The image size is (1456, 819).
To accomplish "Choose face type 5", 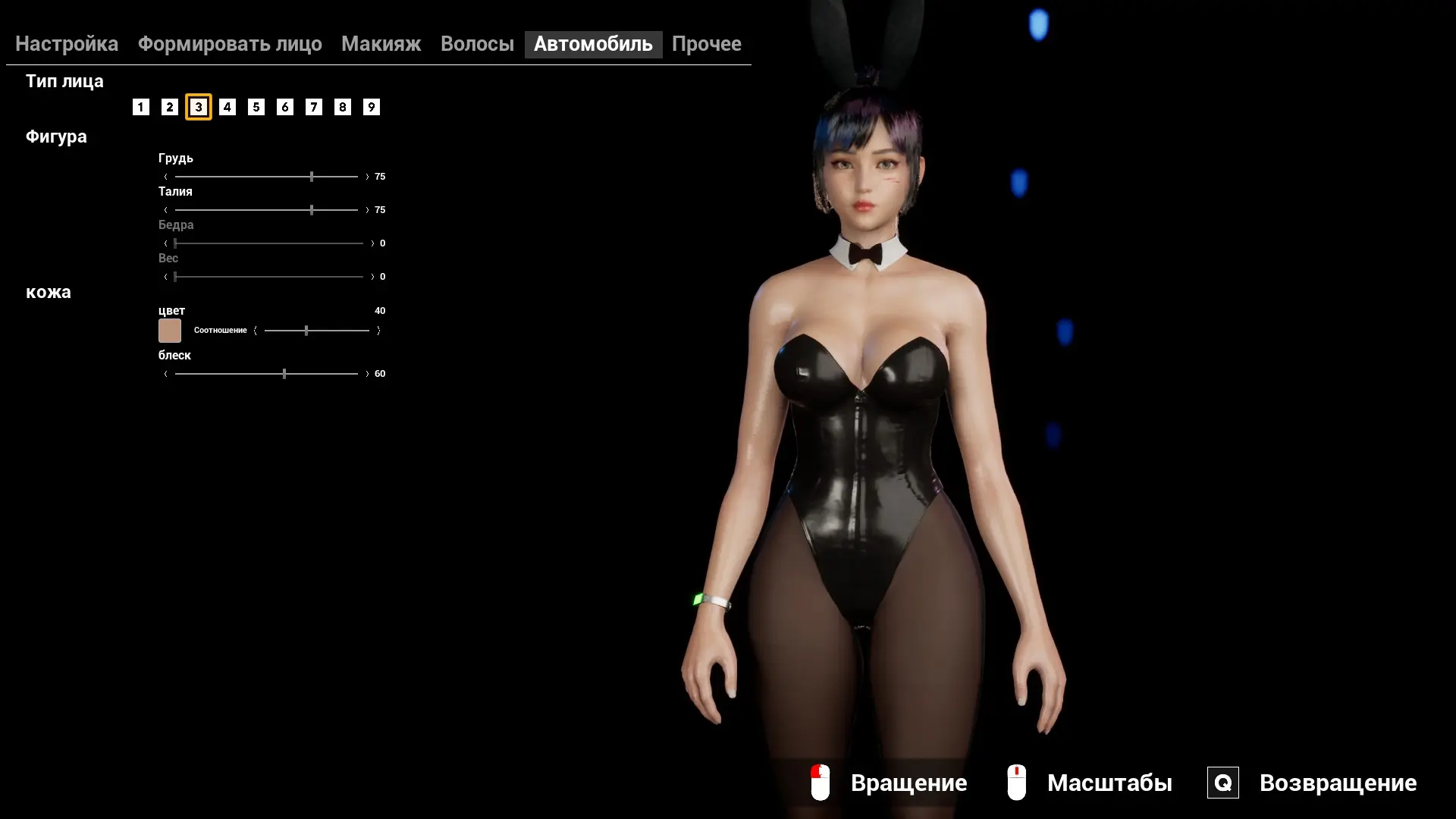I will point(256,107).
